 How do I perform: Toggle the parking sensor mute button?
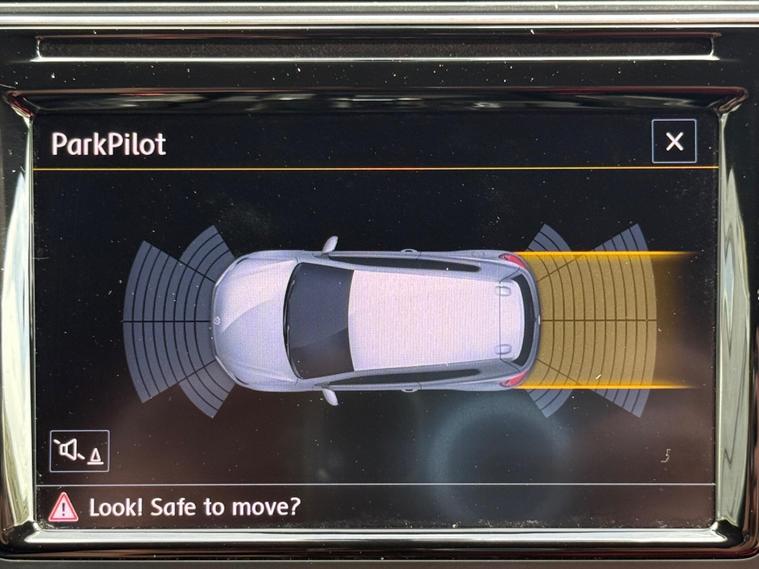click(x=79, y=451)
